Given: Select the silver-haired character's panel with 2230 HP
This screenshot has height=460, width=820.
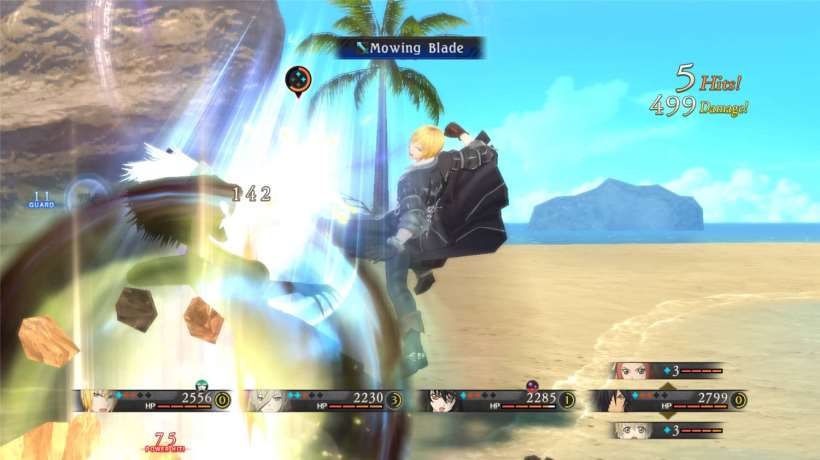Looking at the screenshot, I should (x=325, y=400).
